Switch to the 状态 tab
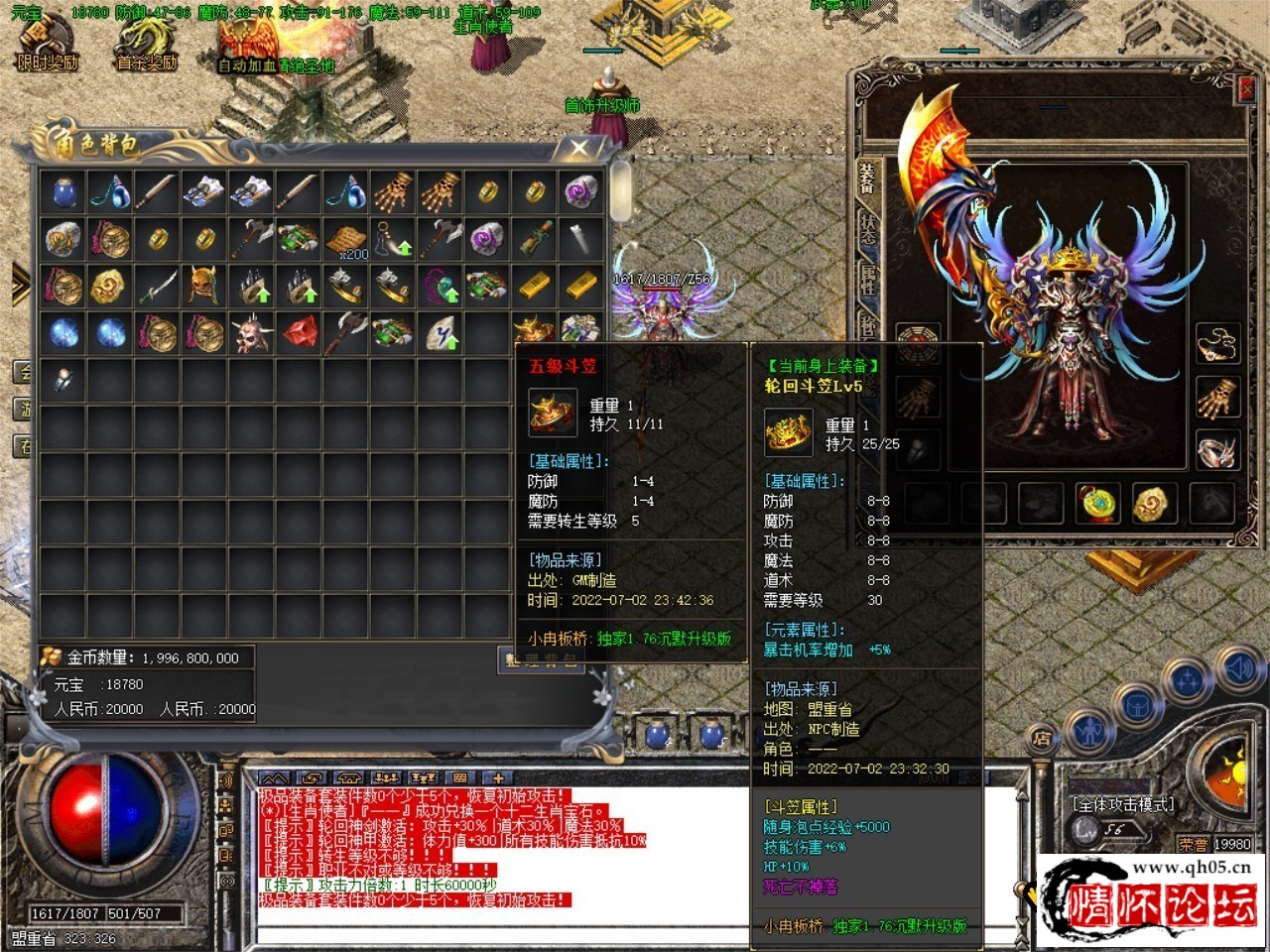 (867, 230)
